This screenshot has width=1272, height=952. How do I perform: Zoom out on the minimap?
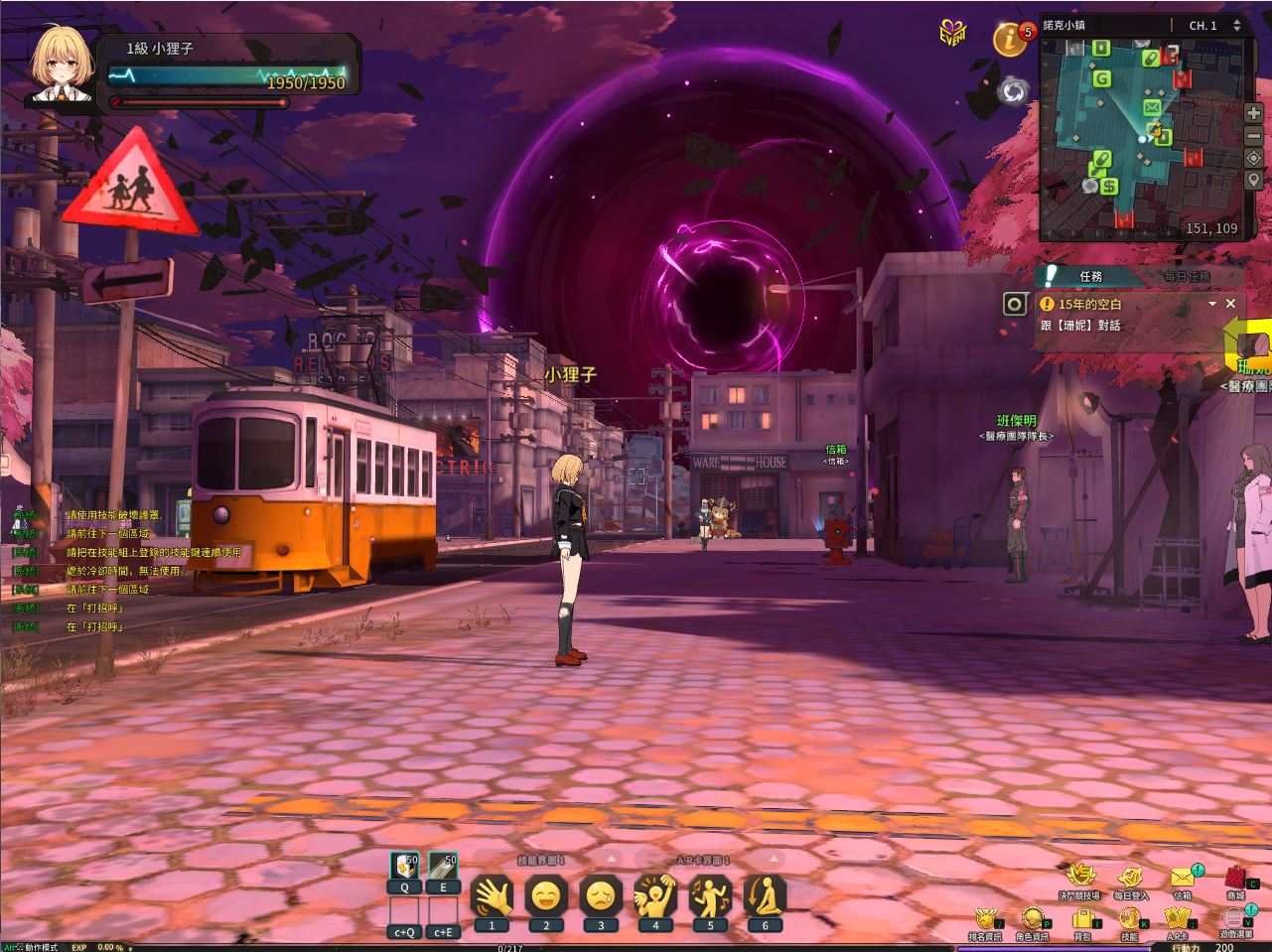click(1254, 136)
